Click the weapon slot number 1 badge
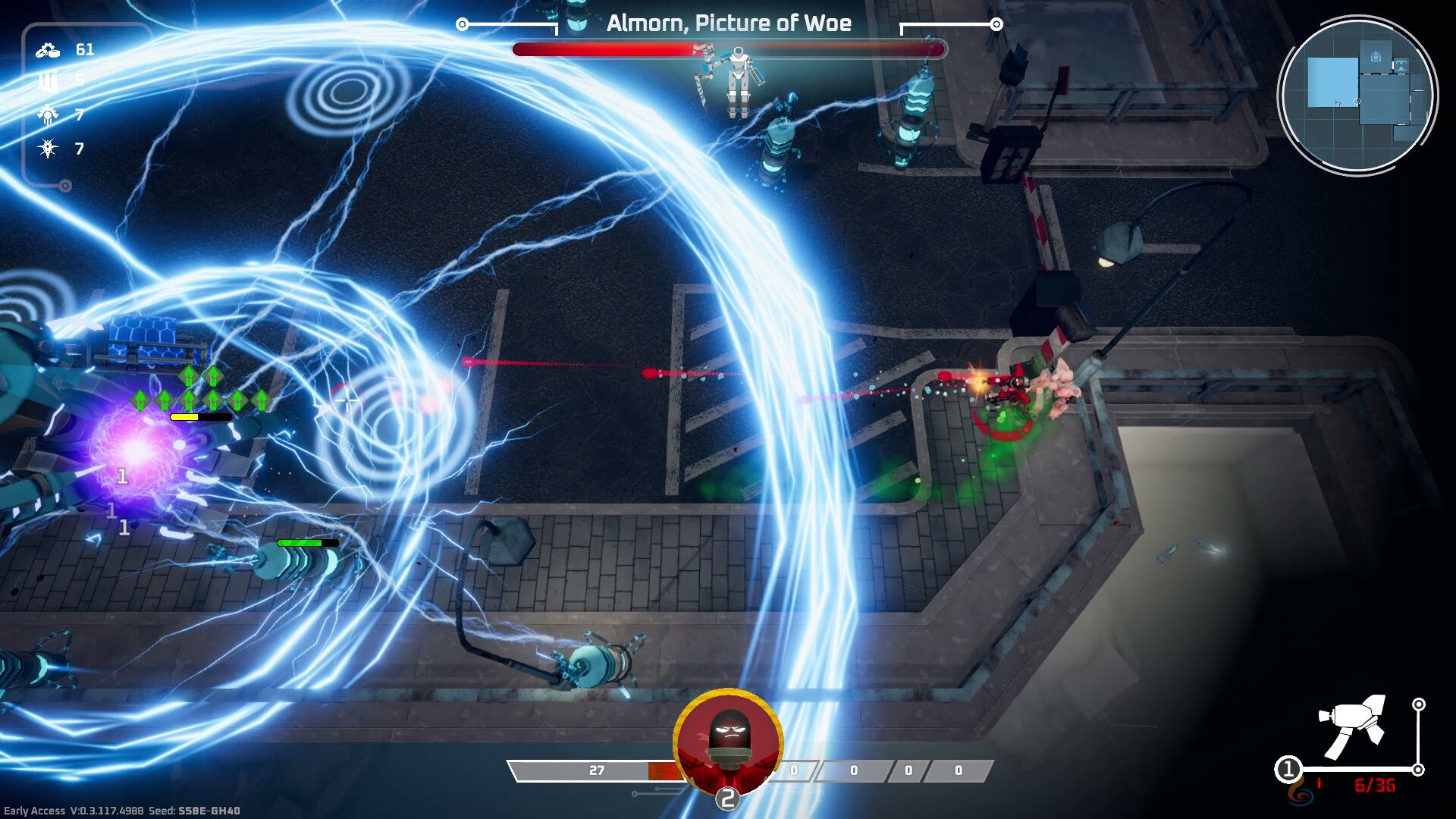 pyautogui.click(x=1288, y=770)
